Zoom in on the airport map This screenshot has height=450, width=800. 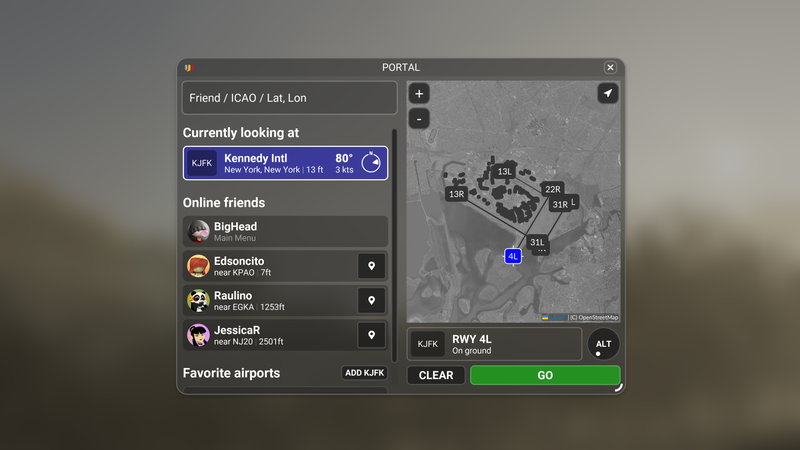click(x=419, y=94)
